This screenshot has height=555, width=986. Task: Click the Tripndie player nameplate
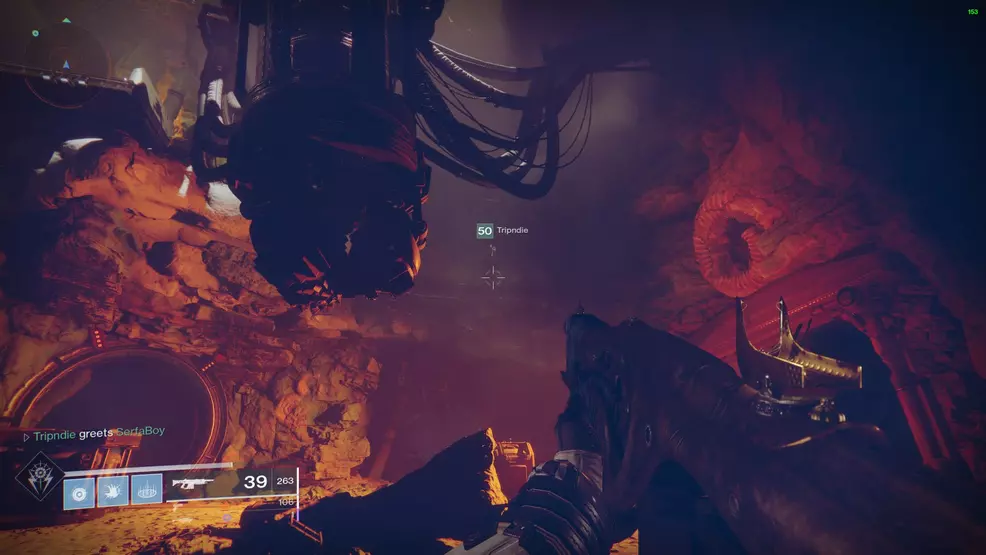502,231
